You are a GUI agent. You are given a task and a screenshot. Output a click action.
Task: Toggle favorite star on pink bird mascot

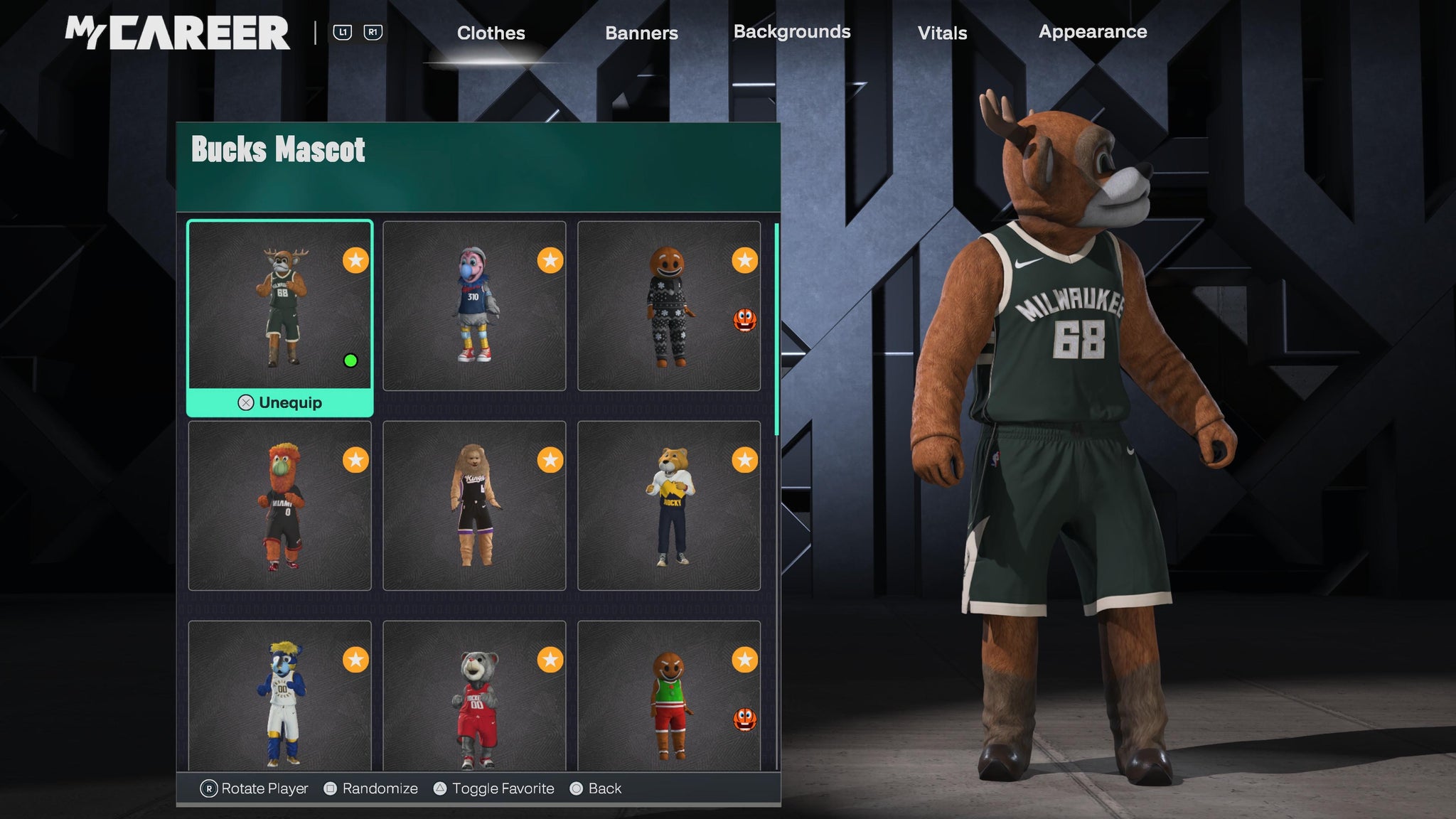[550, 261]
